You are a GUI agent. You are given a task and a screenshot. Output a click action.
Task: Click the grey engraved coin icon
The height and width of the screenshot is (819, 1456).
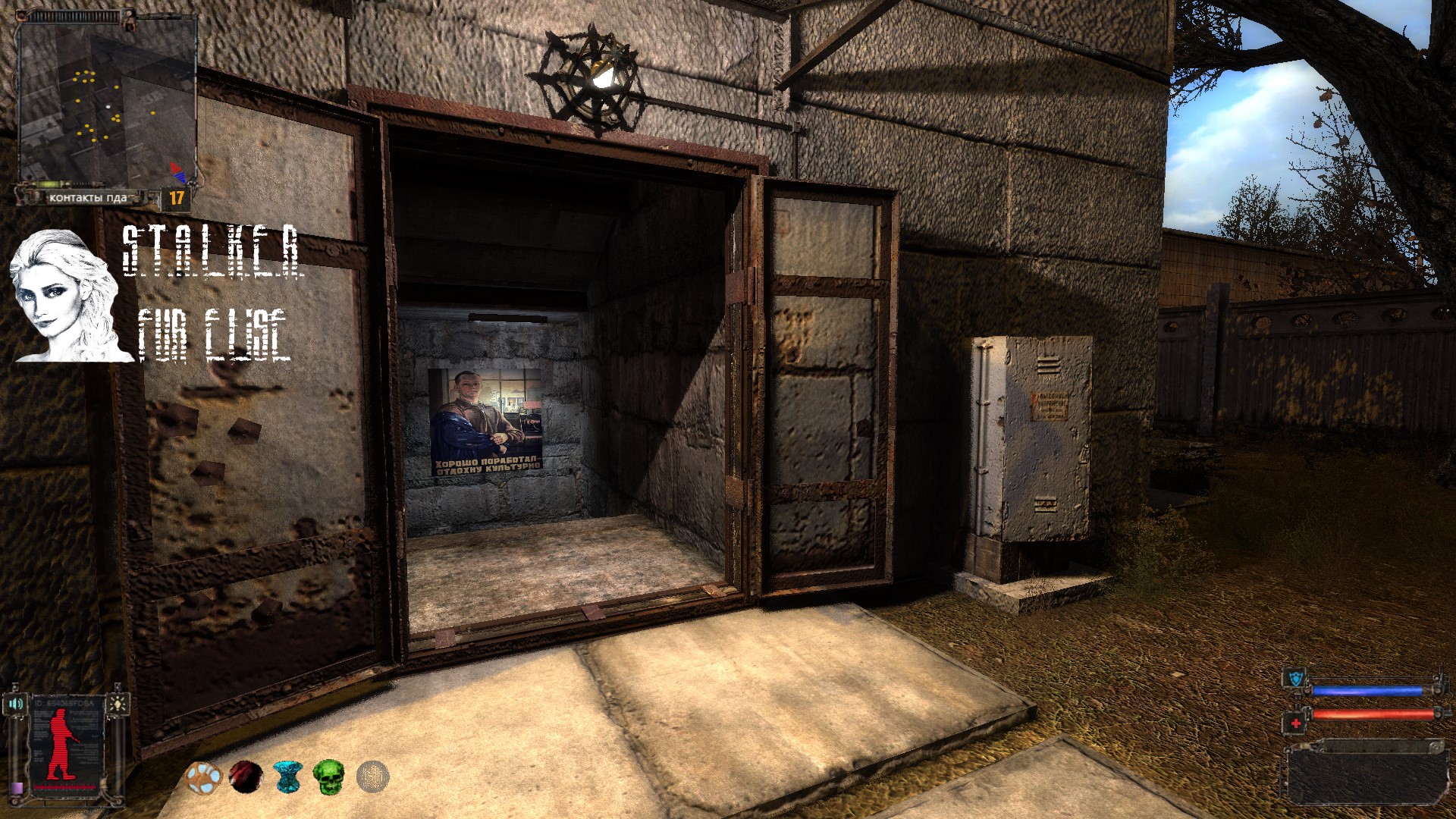[372, 777]
